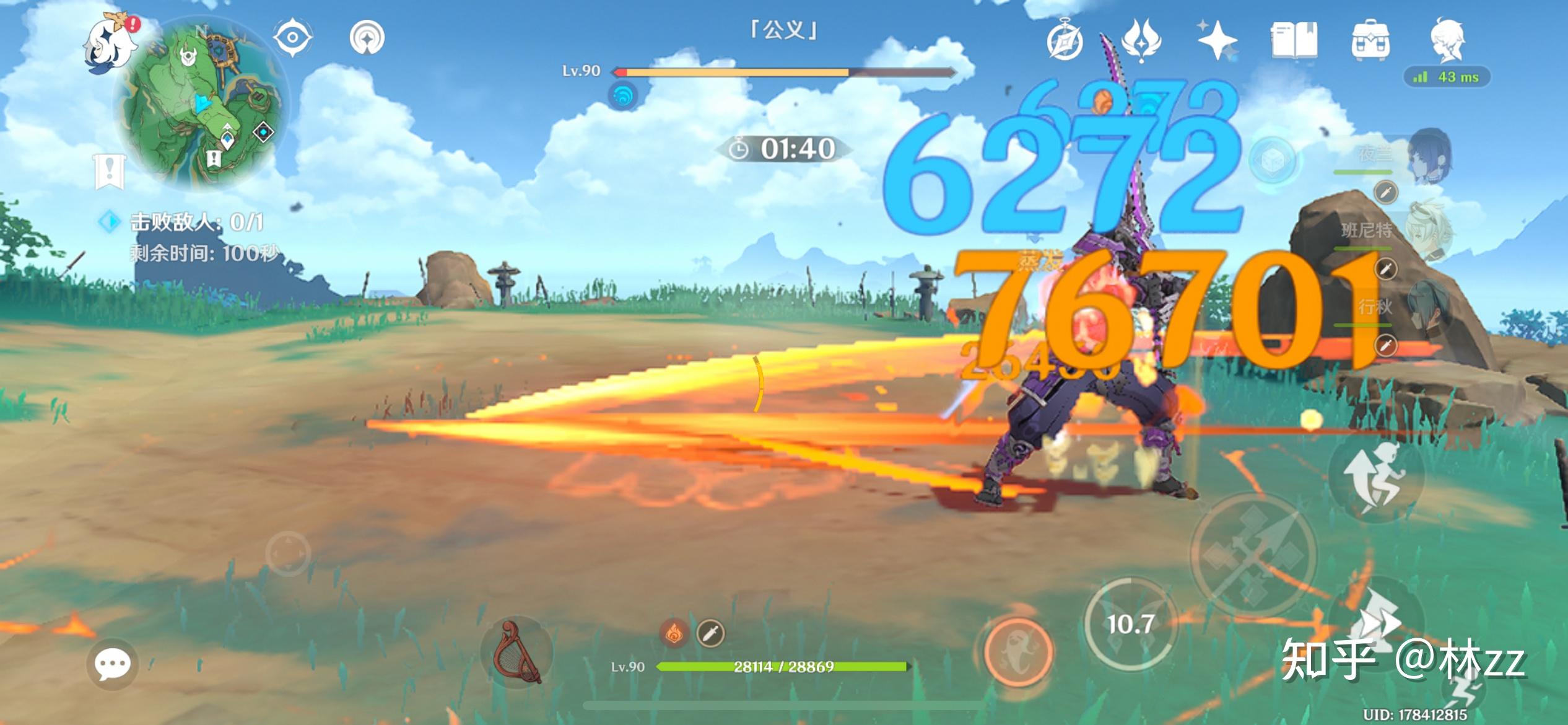Tap the crossed-weapons normal attack button
This screenshot has width=1568, height=725.
[x=1252, y=555]
